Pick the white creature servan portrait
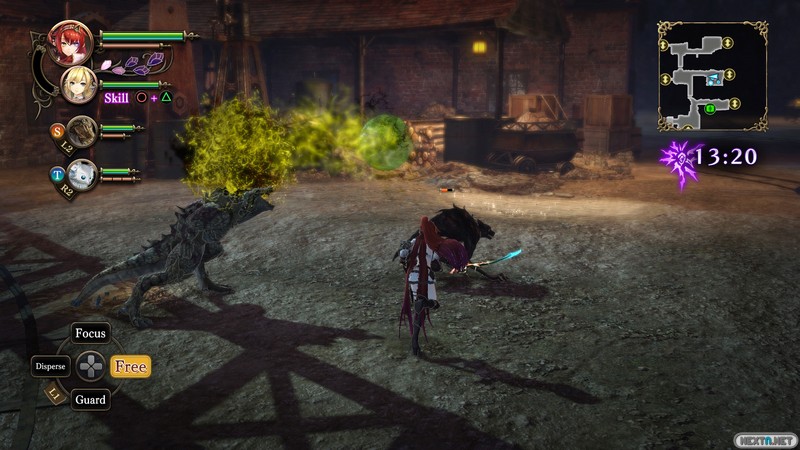The width and height of the screenshot is (800, 450). click(x=83, y=173)
